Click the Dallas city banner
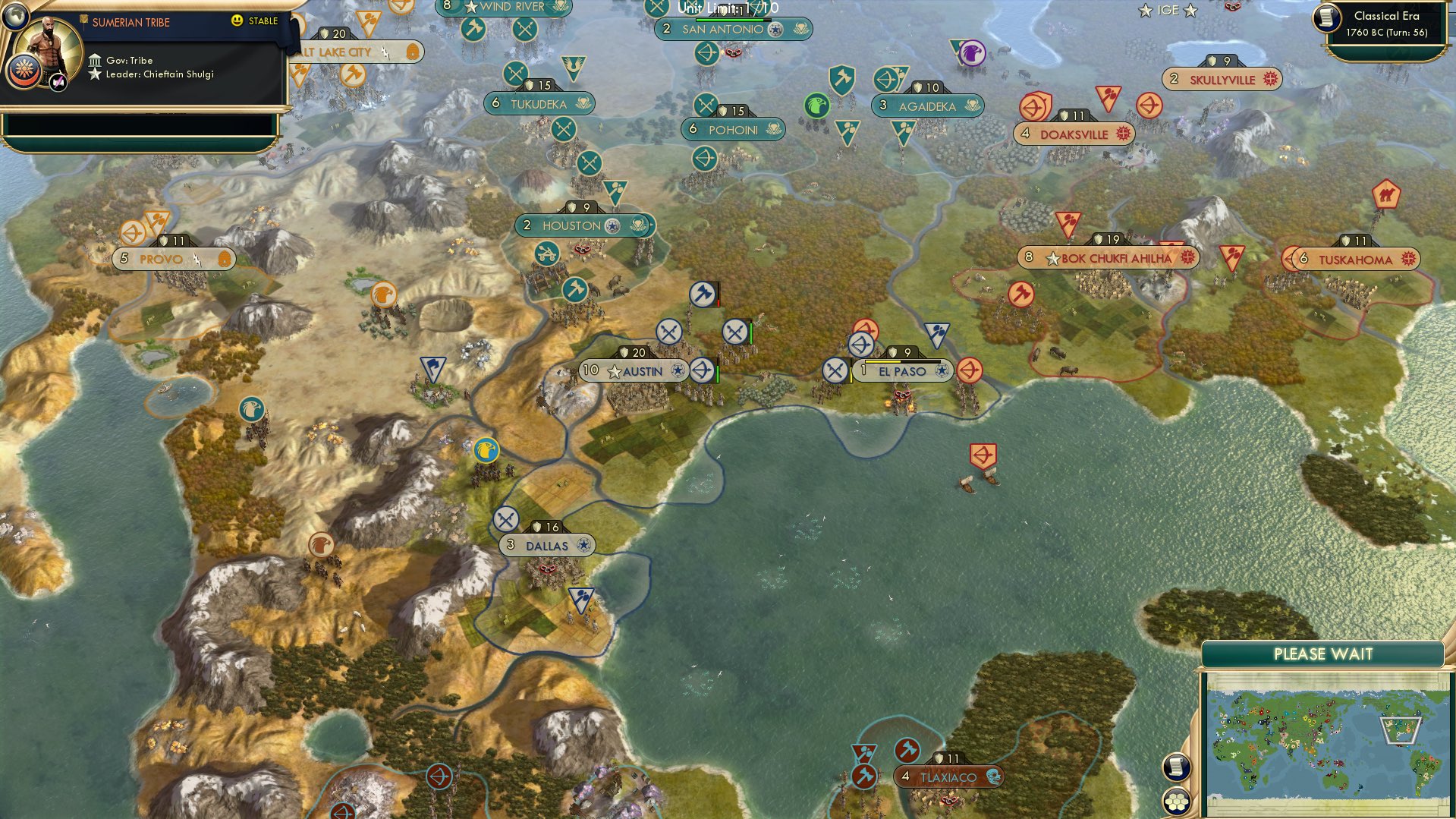 click(546, 545)
